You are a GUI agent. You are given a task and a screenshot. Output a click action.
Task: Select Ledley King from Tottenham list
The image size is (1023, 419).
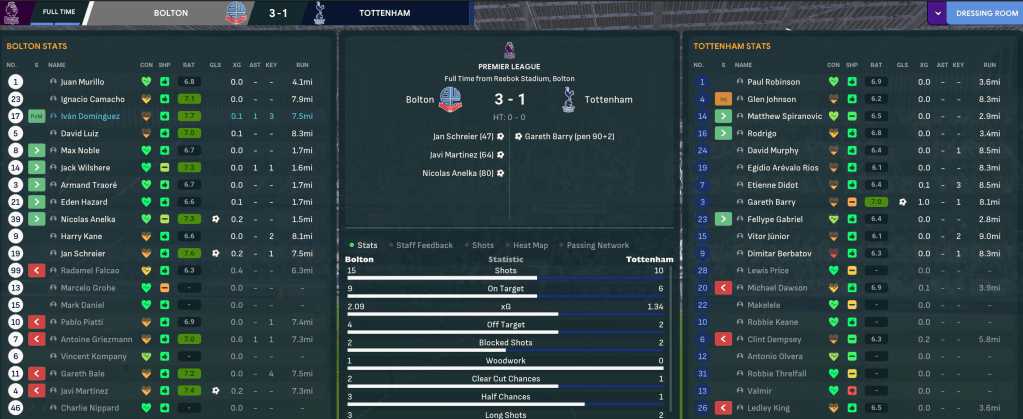[x=769, y=407]
